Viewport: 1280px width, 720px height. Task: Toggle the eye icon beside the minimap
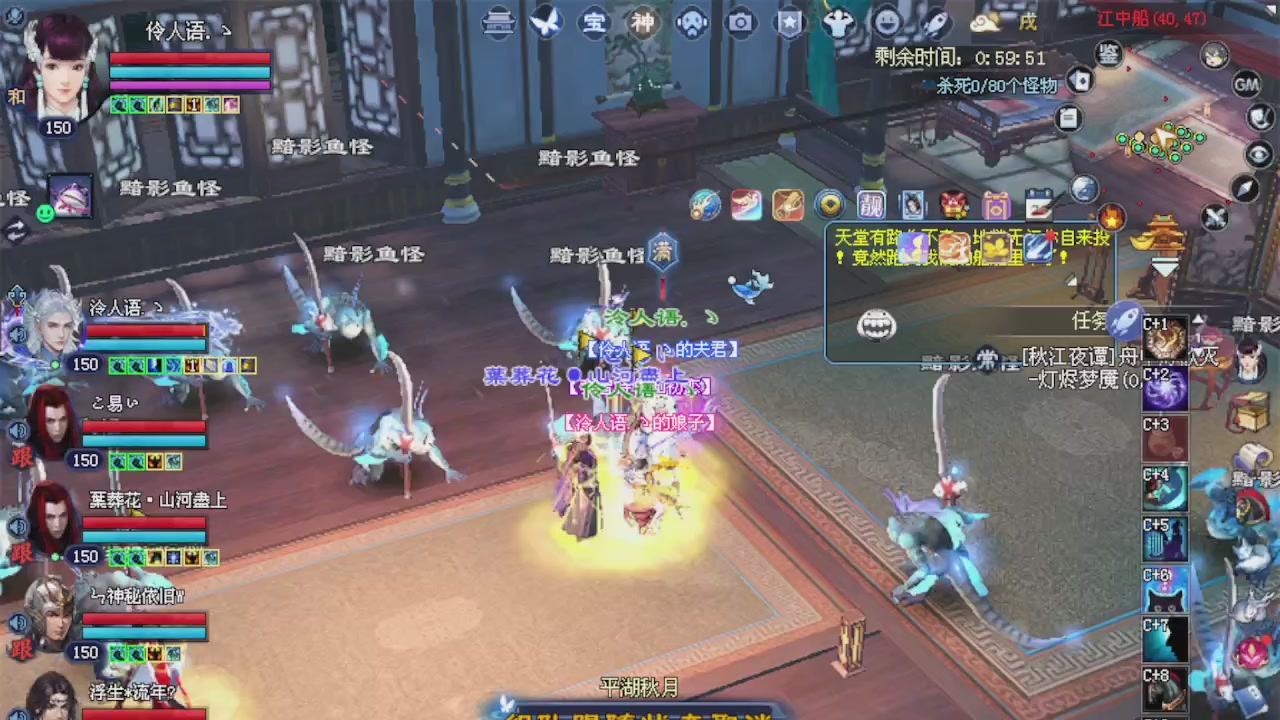coord(1257,153)
